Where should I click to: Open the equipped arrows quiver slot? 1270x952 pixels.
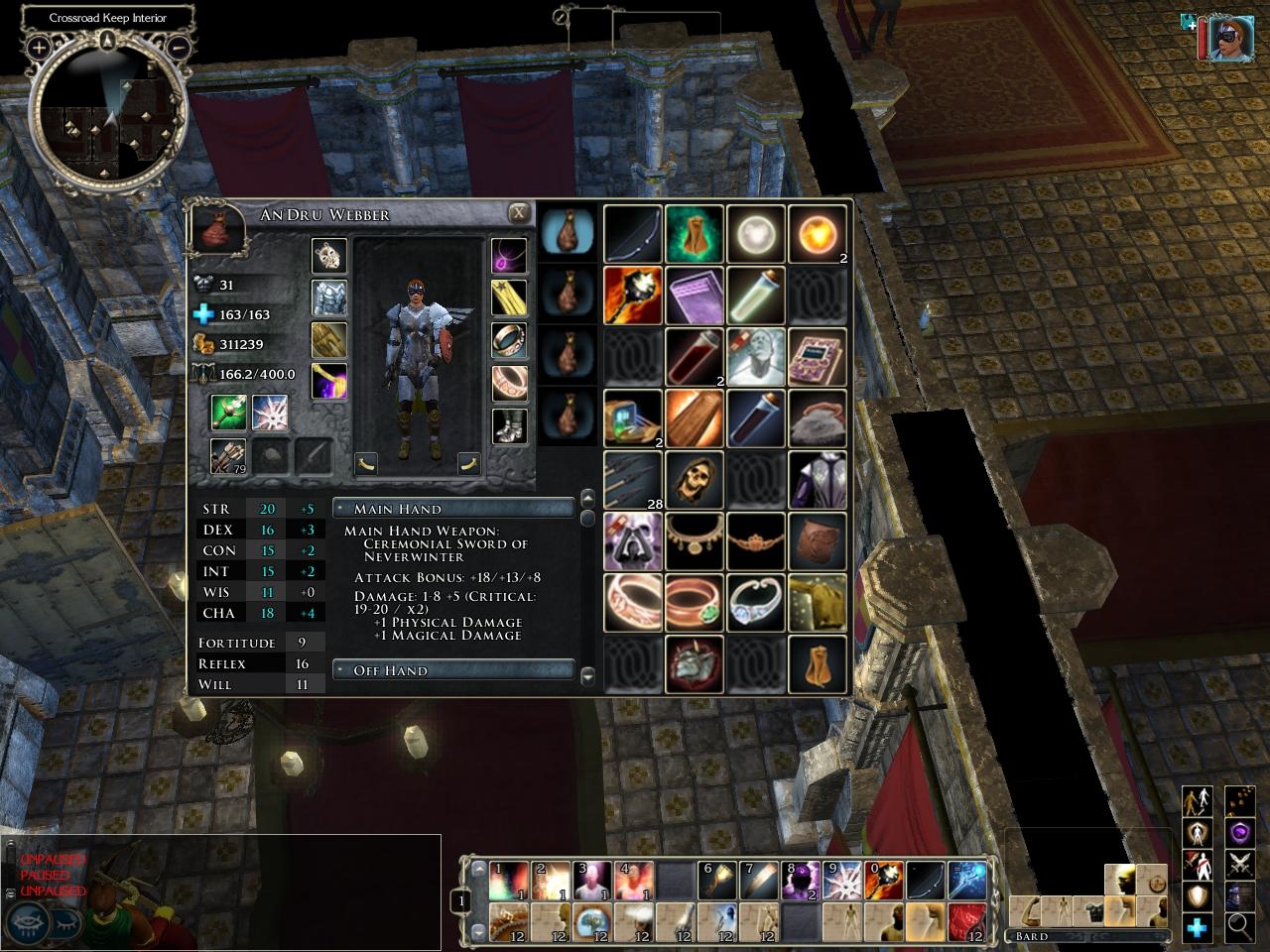pyautogui.click(x=228, y=456)
